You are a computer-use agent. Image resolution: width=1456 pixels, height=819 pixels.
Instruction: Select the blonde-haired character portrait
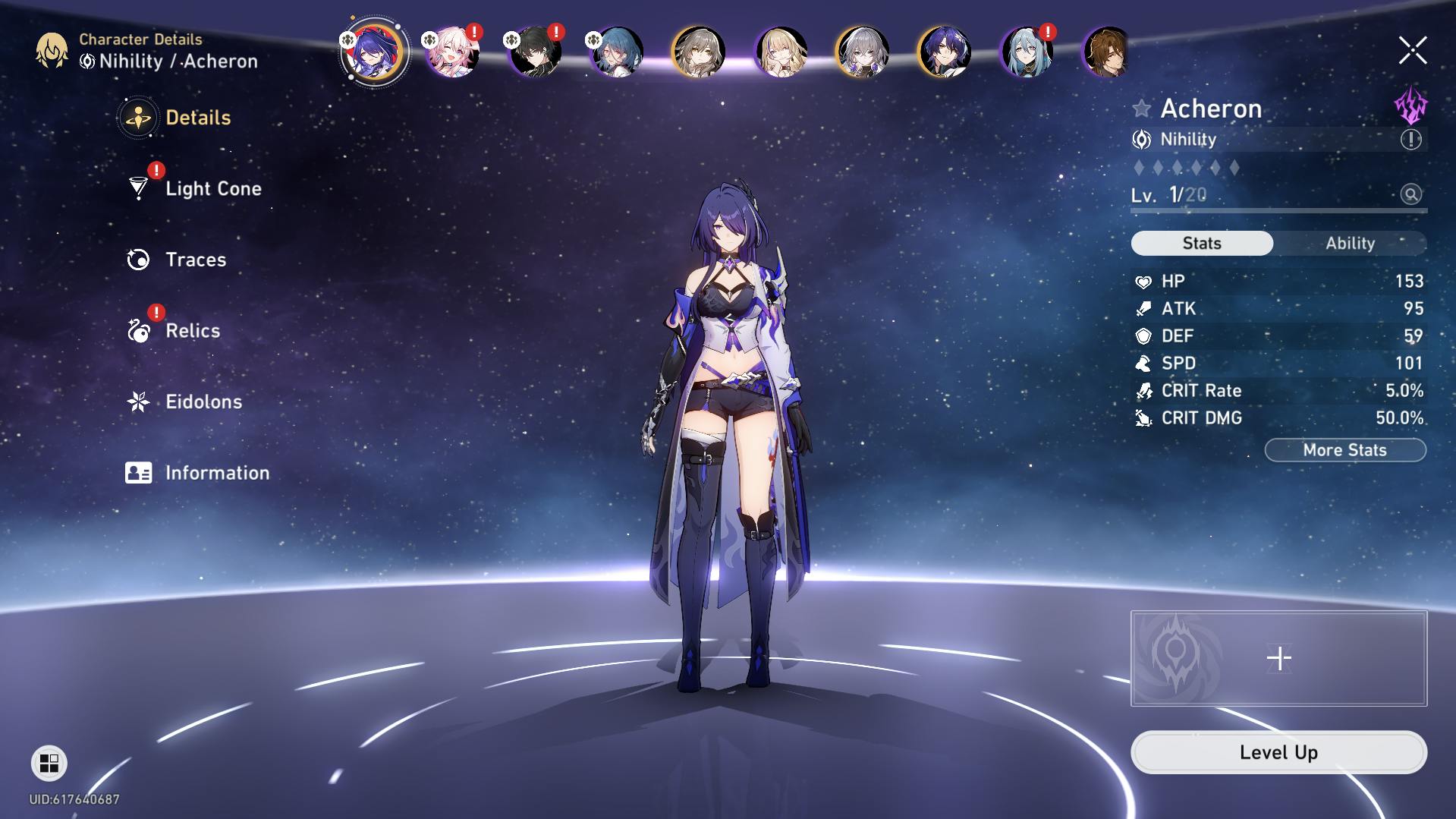pyautogui.click(x=781, y=52)
